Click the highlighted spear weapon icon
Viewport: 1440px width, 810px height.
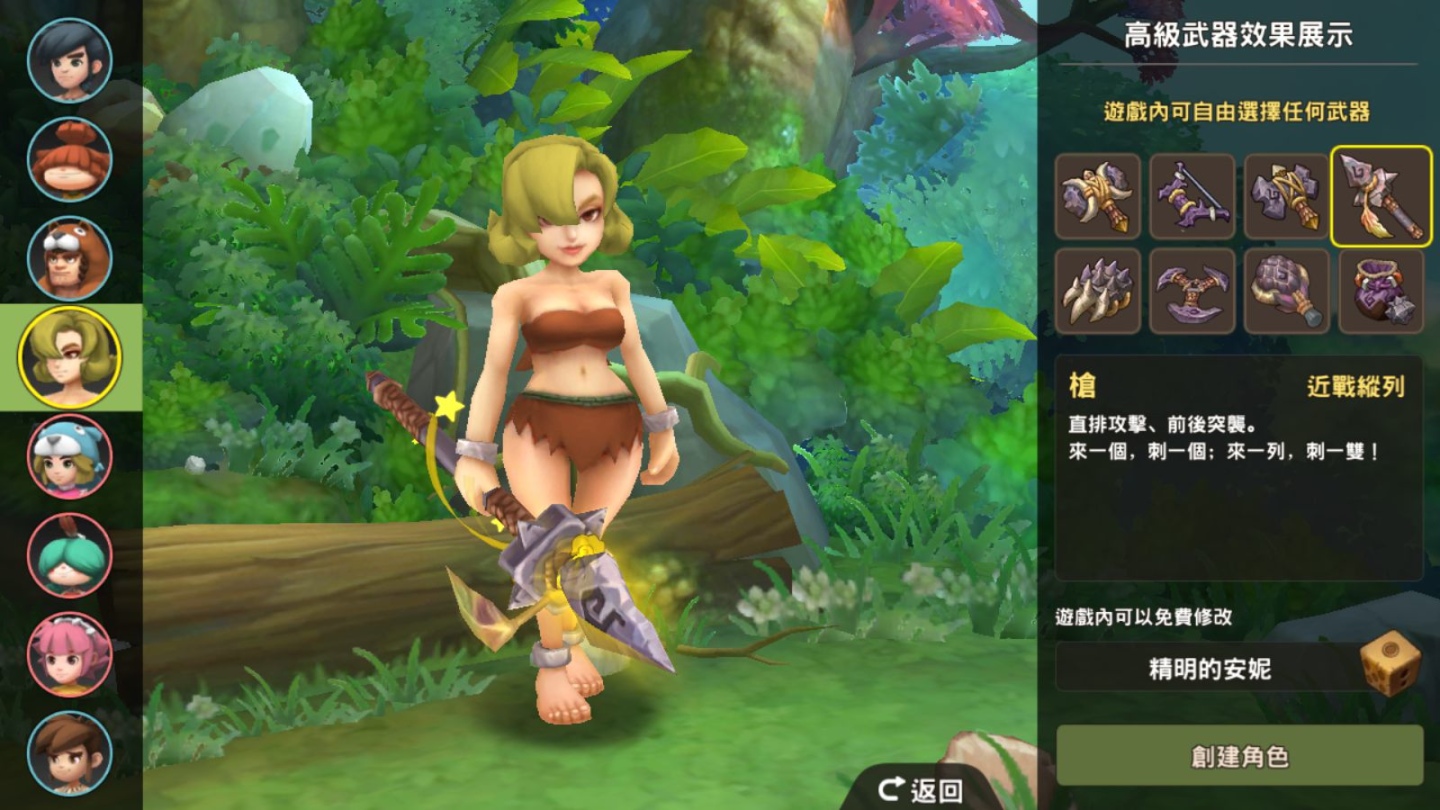pyautogui.click(x=1380, y=197)
